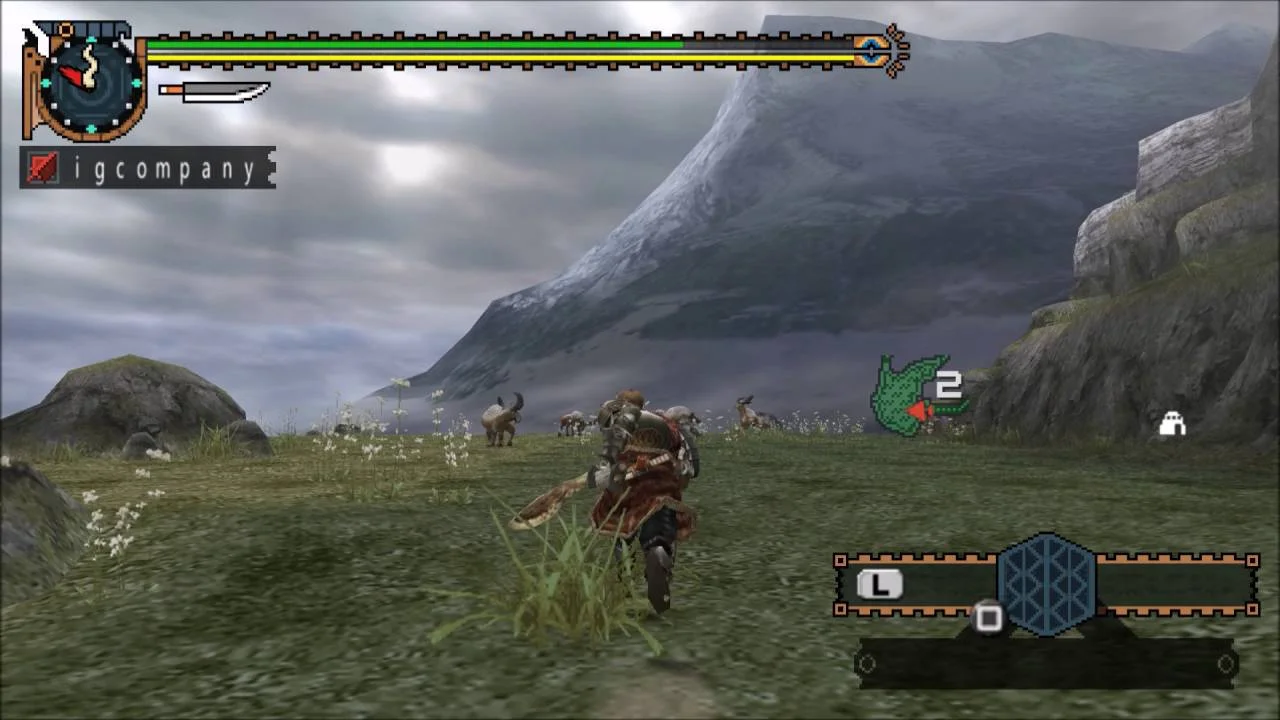The height and width of the screenshot is (720, 1280).
Task: Click the white supply box icon on the right
Action: (1170, 423)
